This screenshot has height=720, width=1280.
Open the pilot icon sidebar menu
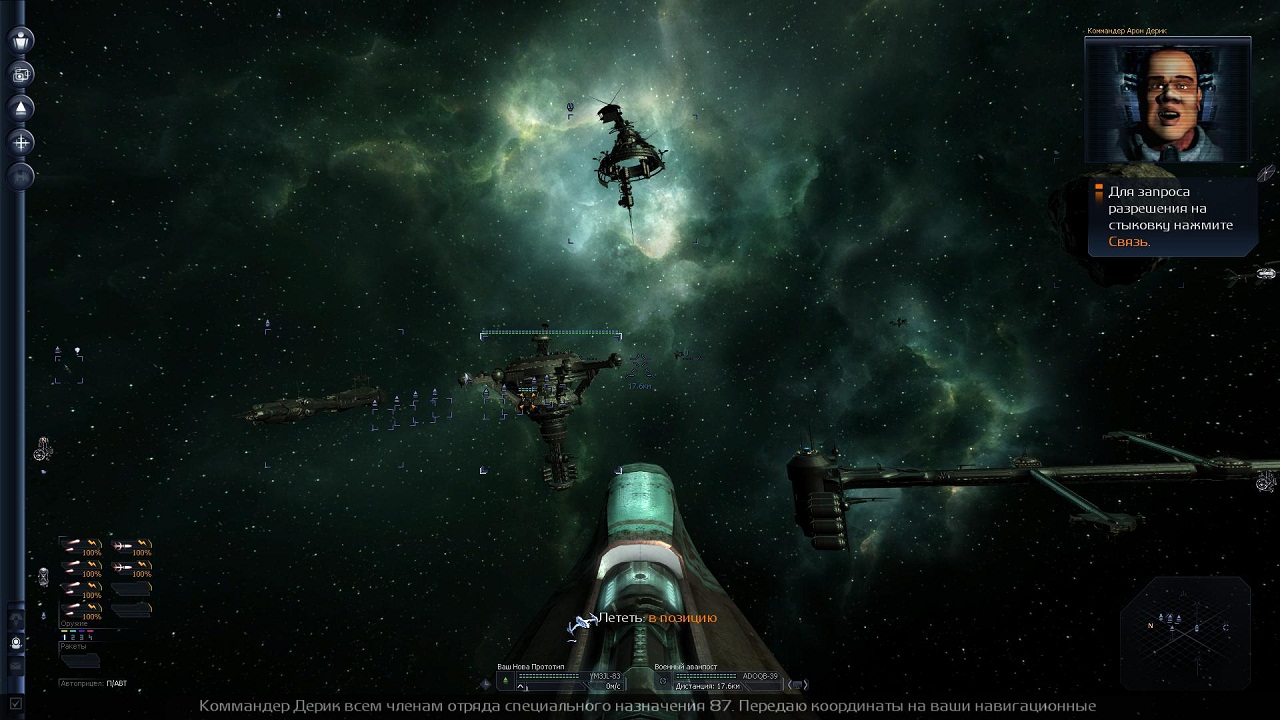click(21, 40)
